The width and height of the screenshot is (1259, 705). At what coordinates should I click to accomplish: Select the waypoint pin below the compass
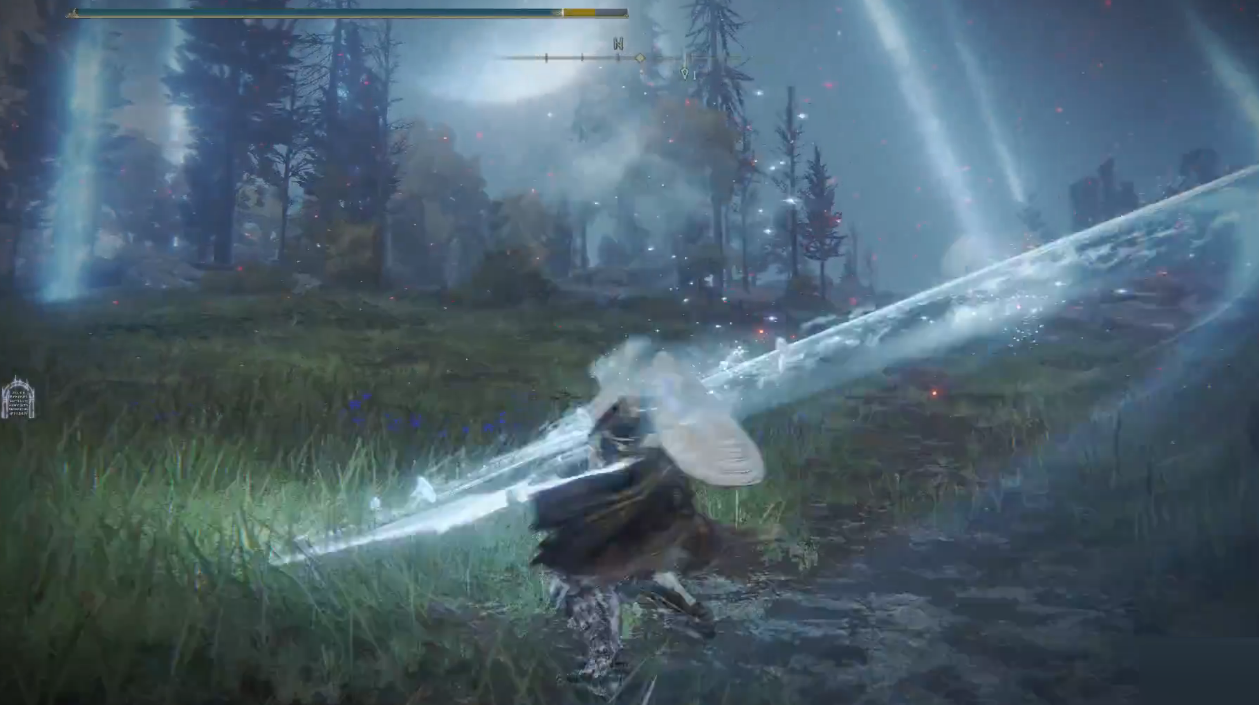(685, 72)
